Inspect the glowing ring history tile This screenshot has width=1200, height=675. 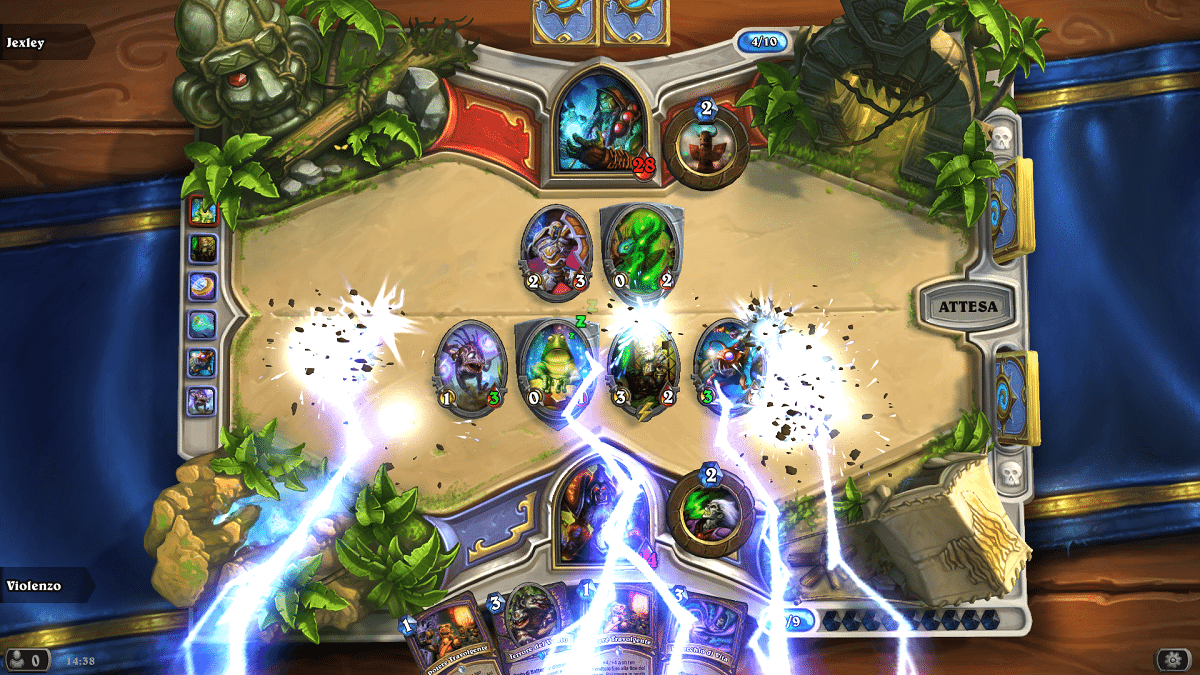pyautogui.click(x=203, y=286)
